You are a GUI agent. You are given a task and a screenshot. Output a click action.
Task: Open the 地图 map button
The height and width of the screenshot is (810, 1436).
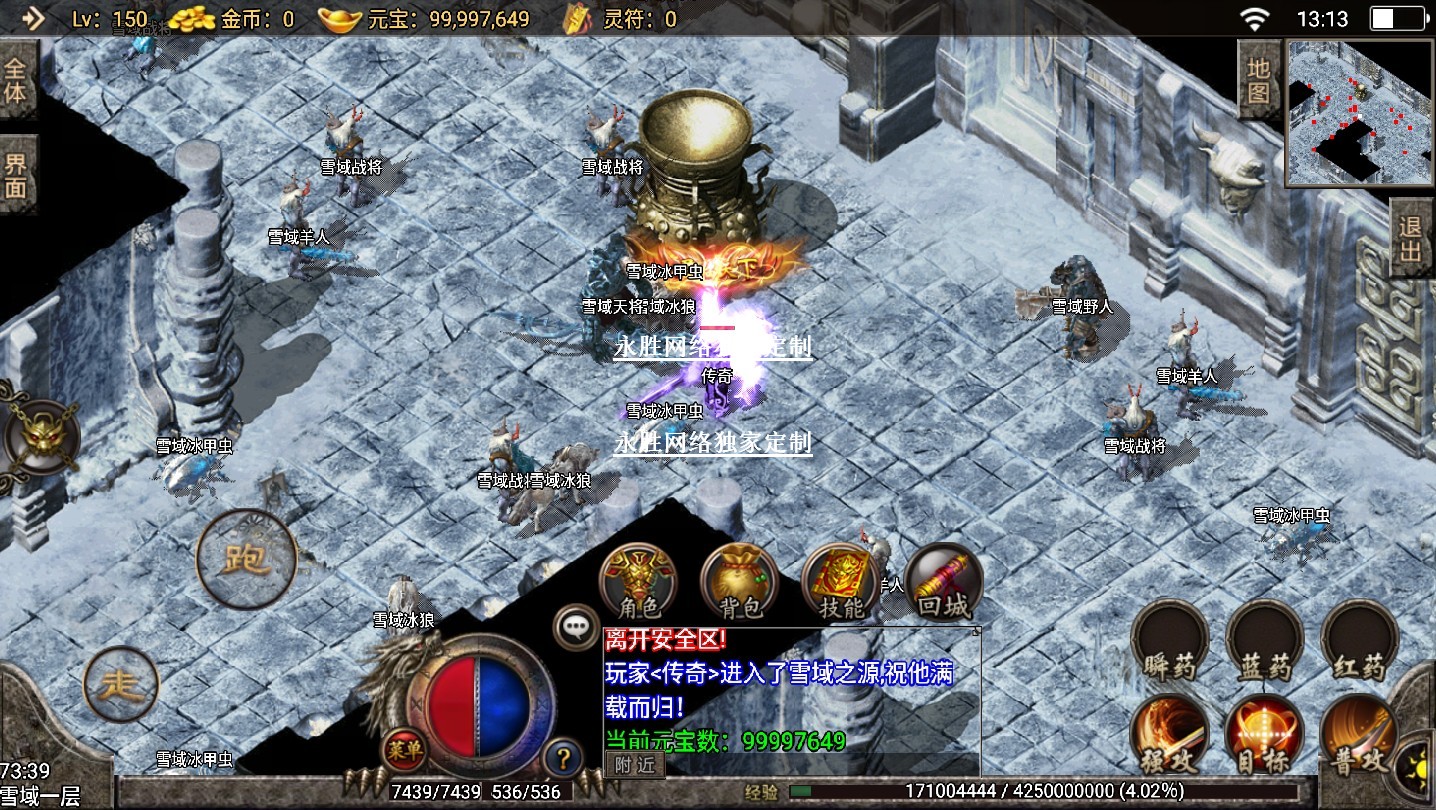(x=1258, y=80)
